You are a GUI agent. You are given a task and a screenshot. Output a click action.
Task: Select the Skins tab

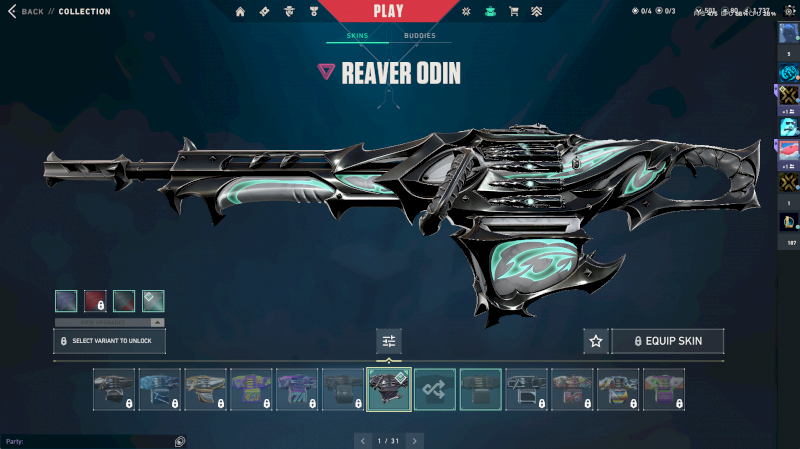click(357, 36)
